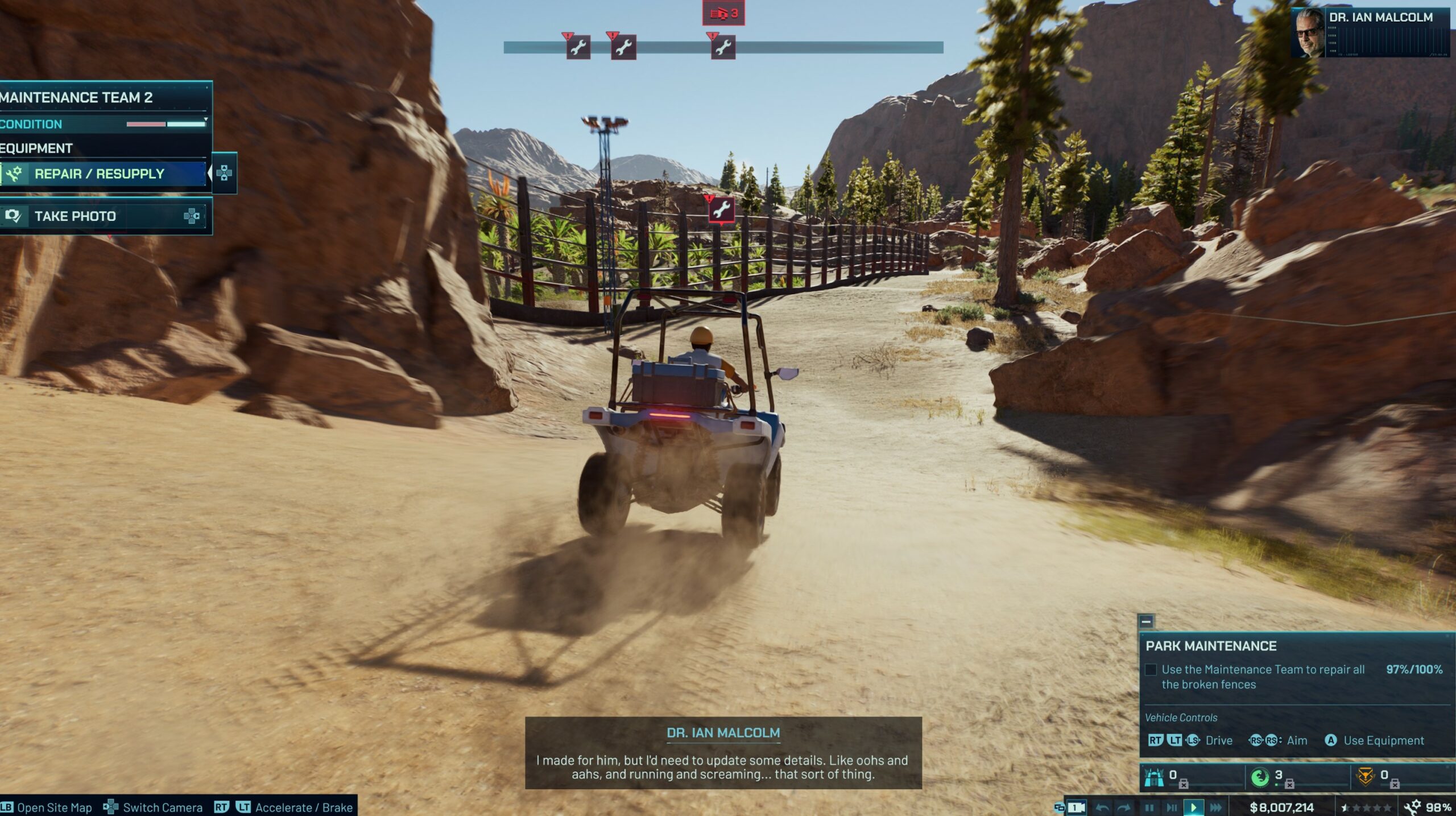Image resolution: width=1456 pixels, height=816 pixels.
Task: Click the green dinosaur faction icon
Action: [x=1260, y=777]
